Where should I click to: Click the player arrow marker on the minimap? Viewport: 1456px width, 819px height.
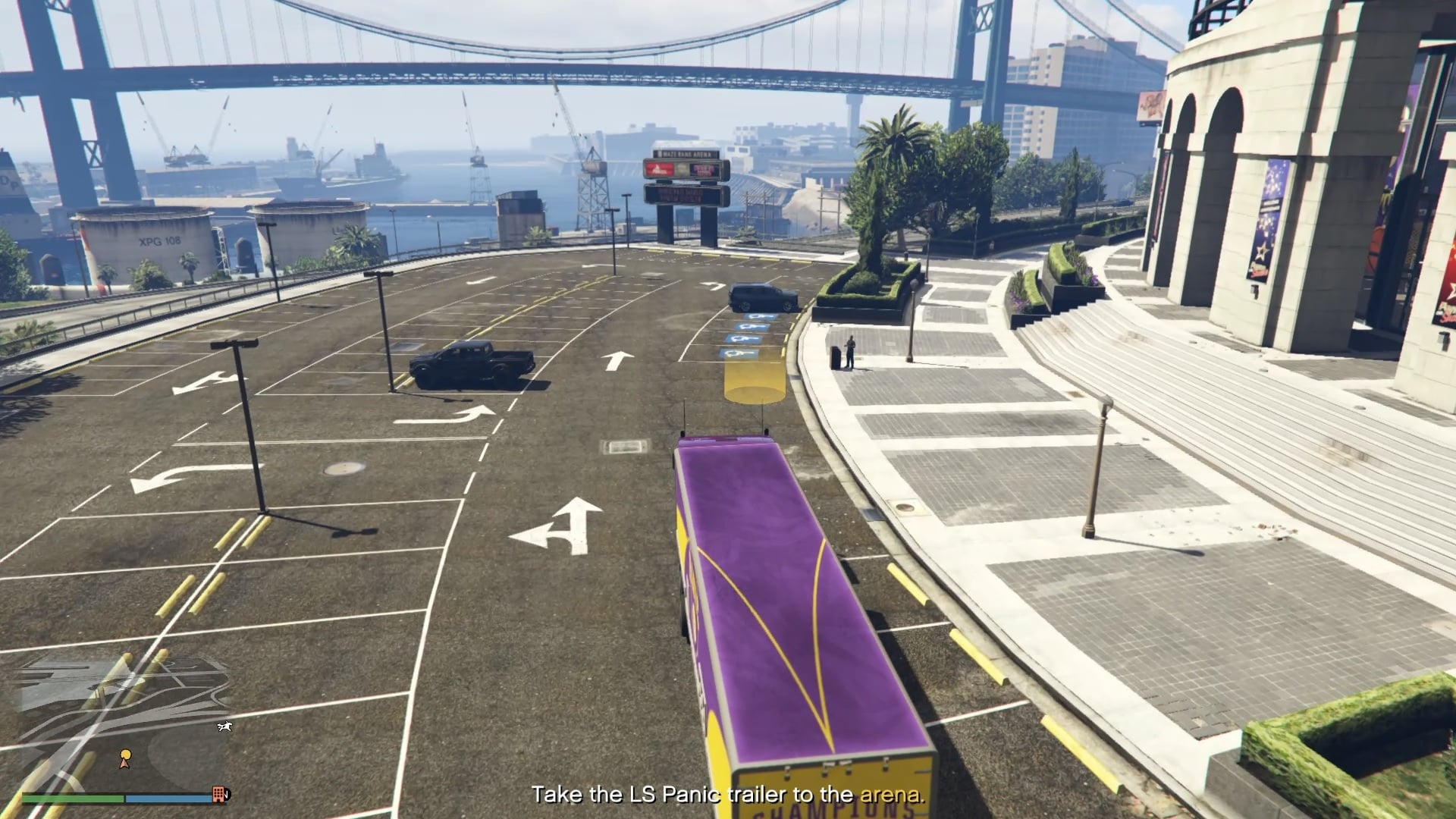(124, 764)
